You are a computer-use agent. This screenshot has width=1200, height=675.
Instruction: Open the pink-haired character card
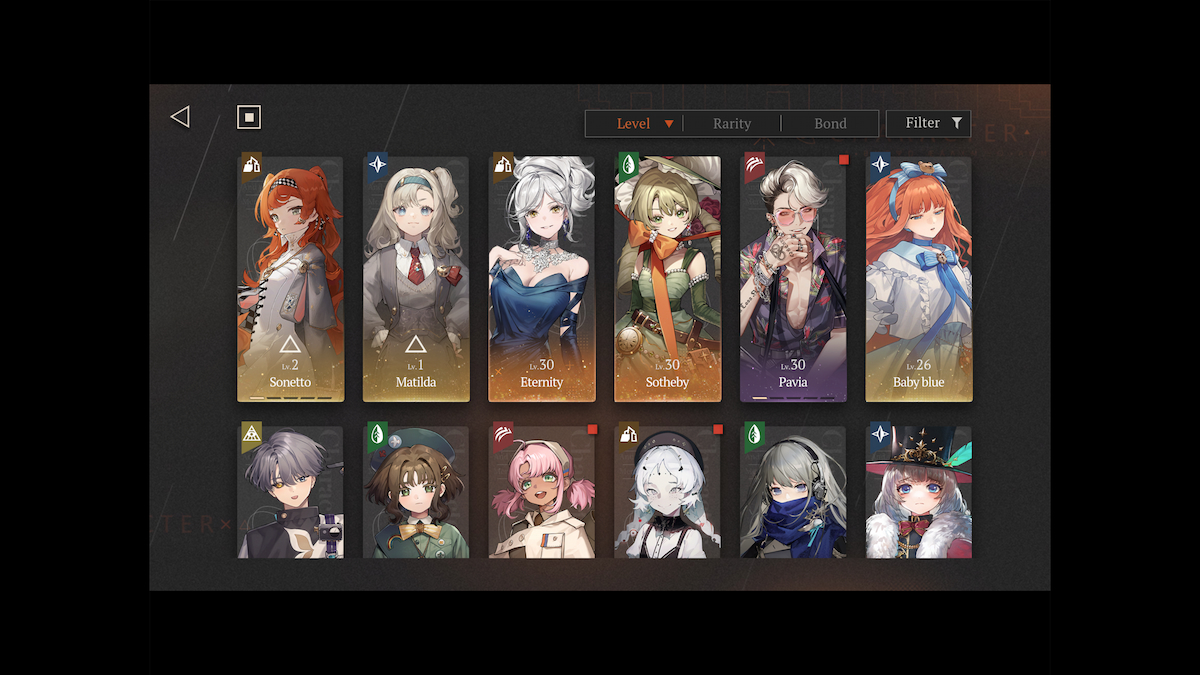point(542,491)
